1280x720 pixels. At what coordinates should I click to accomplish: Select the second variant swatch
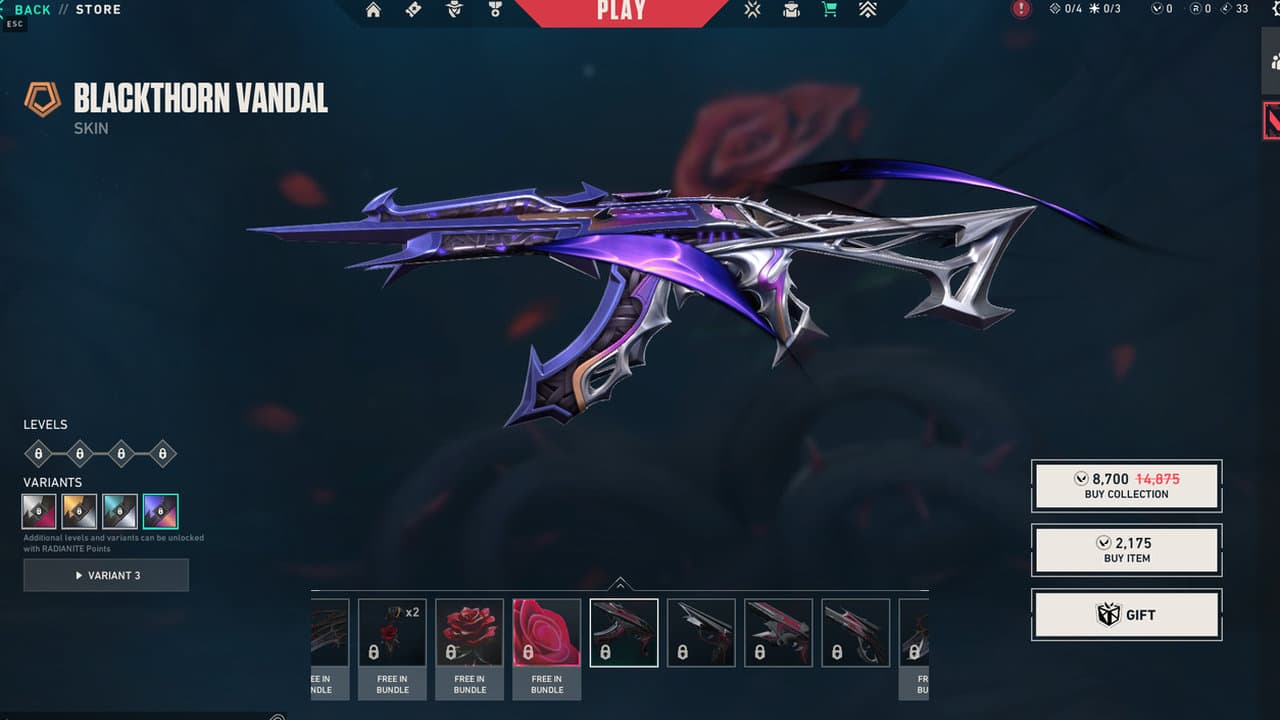[x=80, y=511]
